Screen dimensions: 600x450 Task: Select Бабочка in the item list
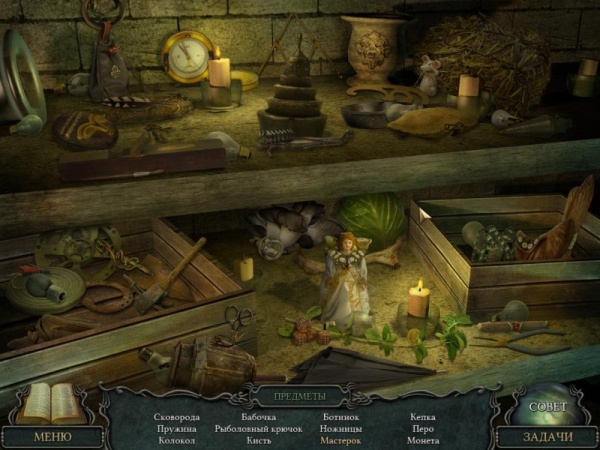[258, 416]
